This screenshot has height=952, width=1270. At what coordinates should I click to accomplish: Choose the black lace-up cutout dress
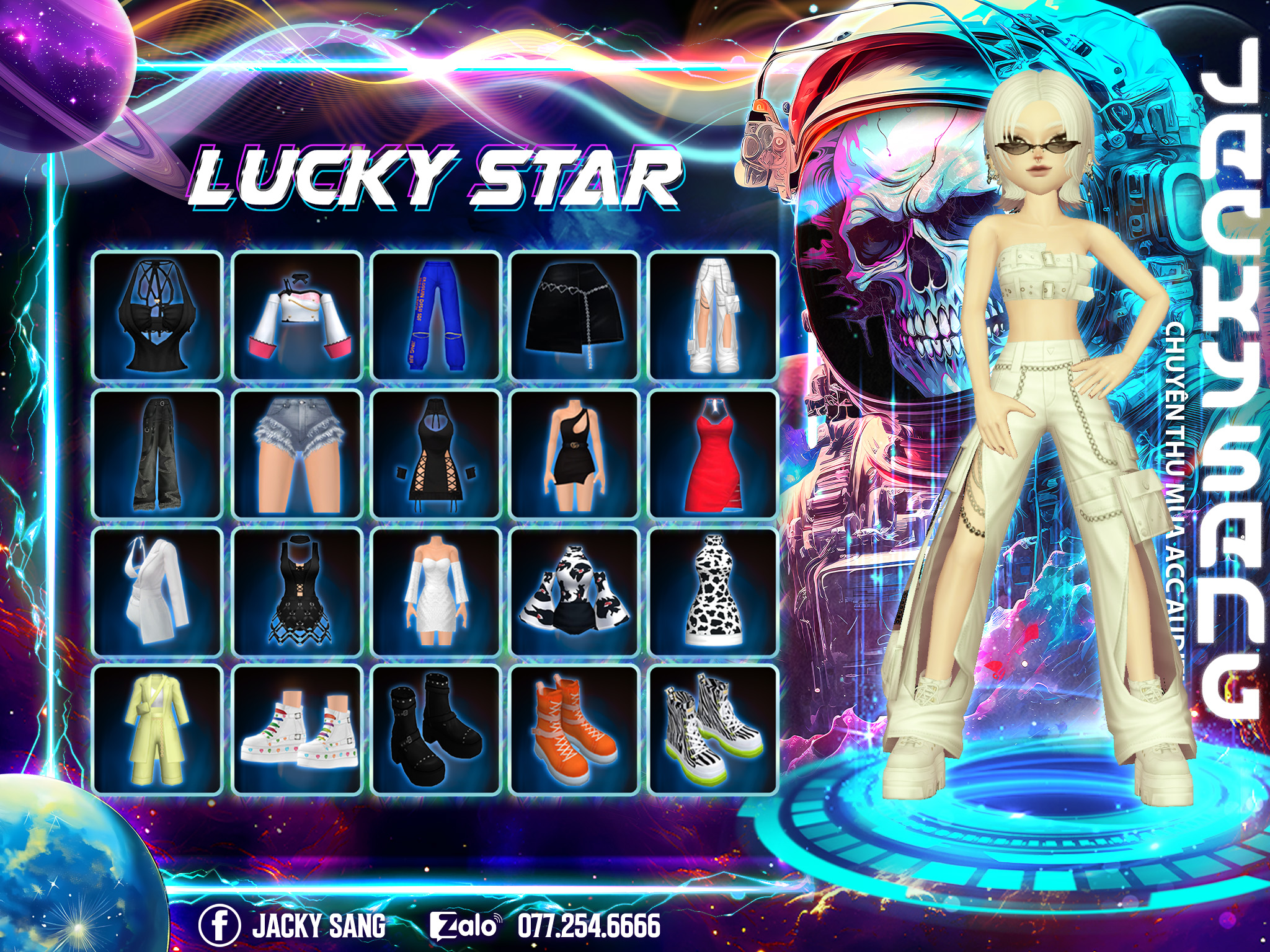[x=436, y=454]
